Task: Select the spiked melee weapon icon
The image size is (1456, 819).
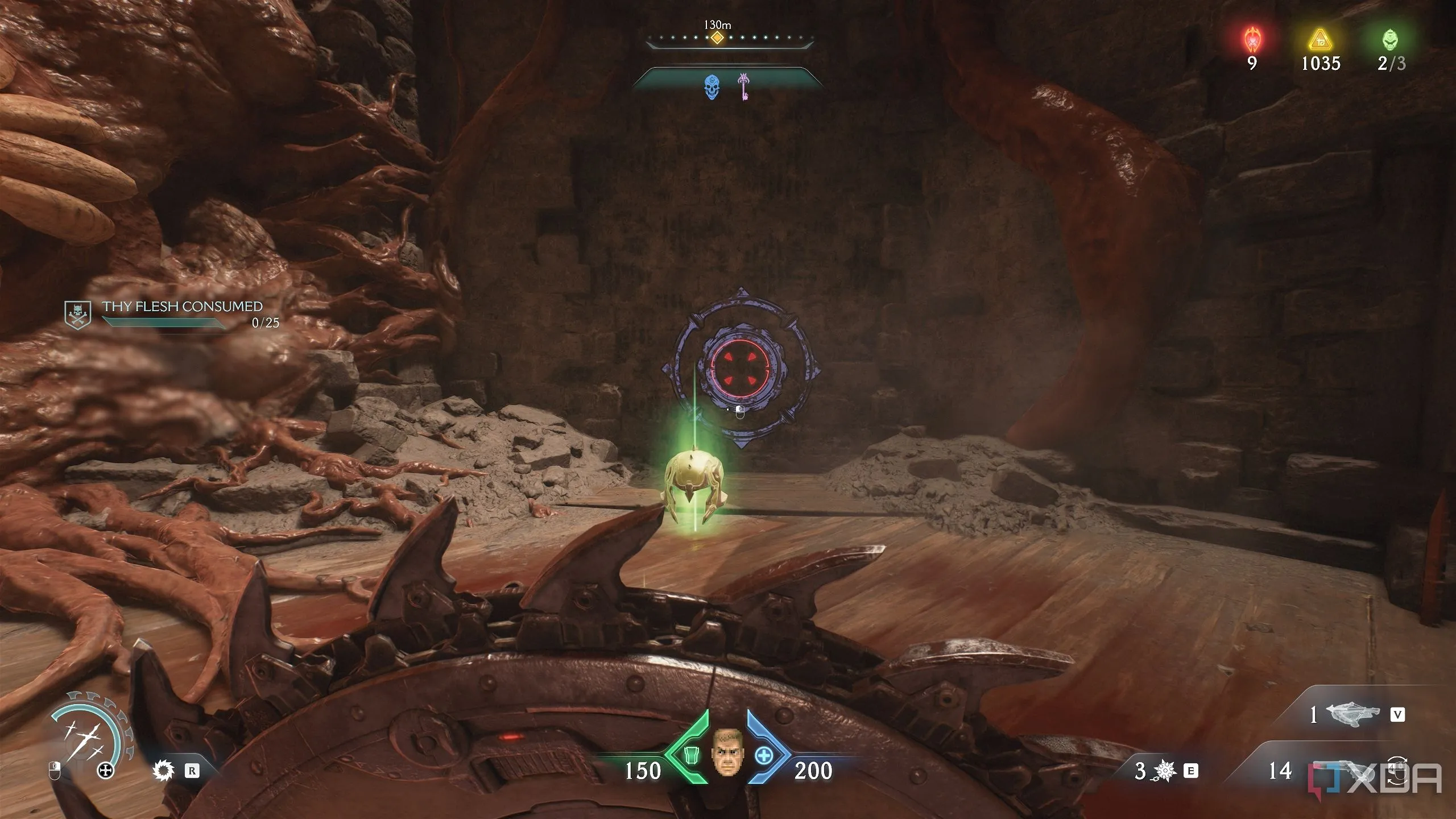Action: (x=164, y=771)
